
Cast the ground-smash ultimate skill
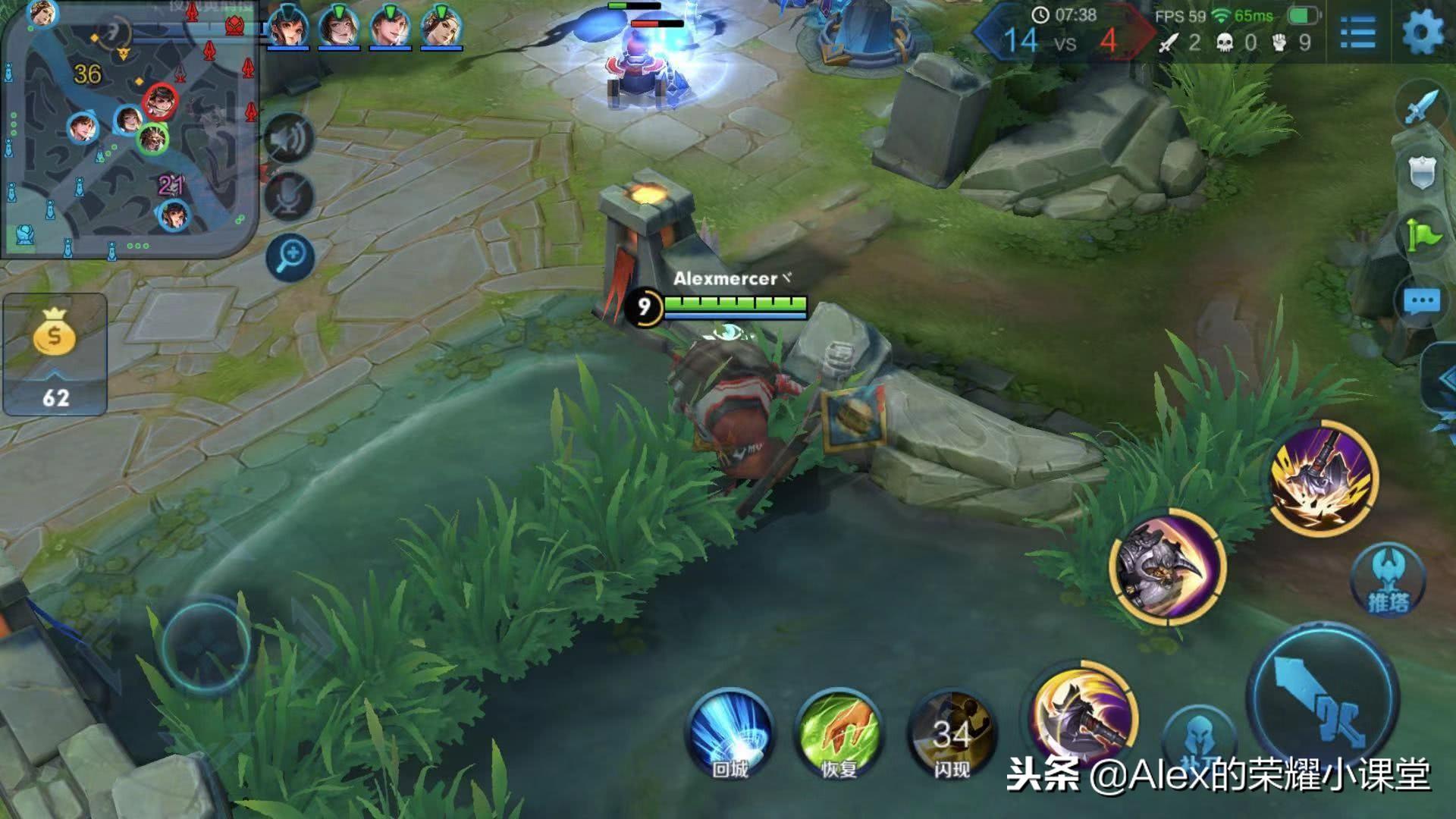(1323, 478)
